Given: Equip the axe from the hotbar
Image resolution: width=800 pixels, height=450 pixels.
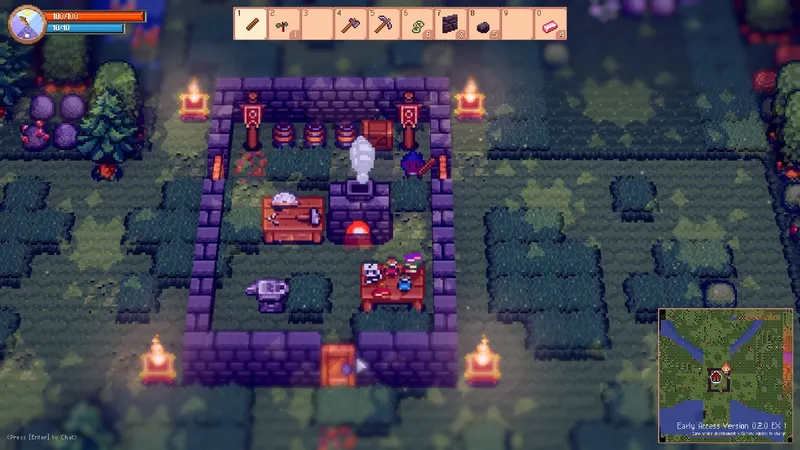Looking at the screenshot, I should (350, 24).
